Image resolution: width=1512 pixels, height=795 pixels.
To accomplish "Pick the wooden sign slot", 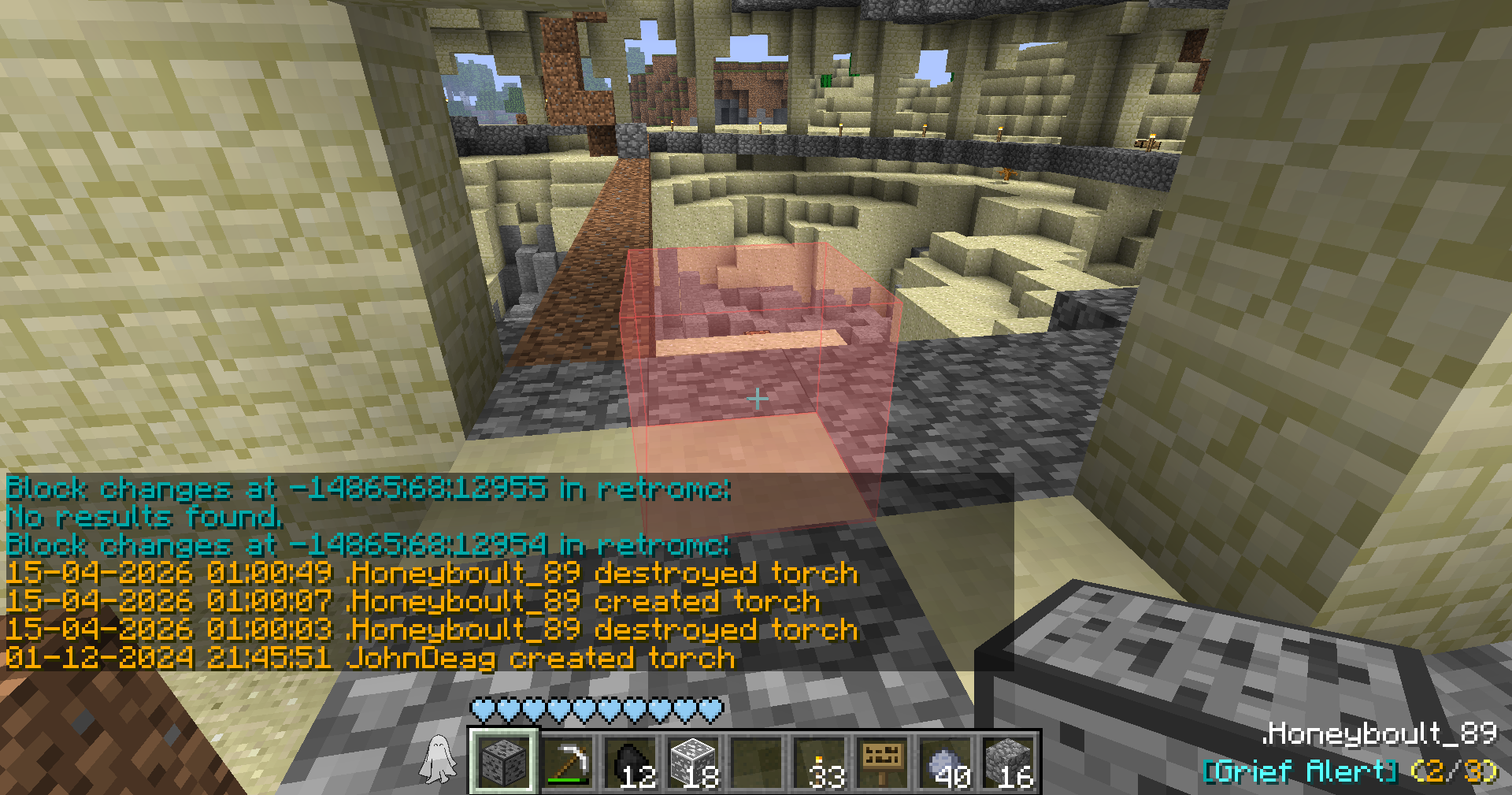I will (882, 761).
